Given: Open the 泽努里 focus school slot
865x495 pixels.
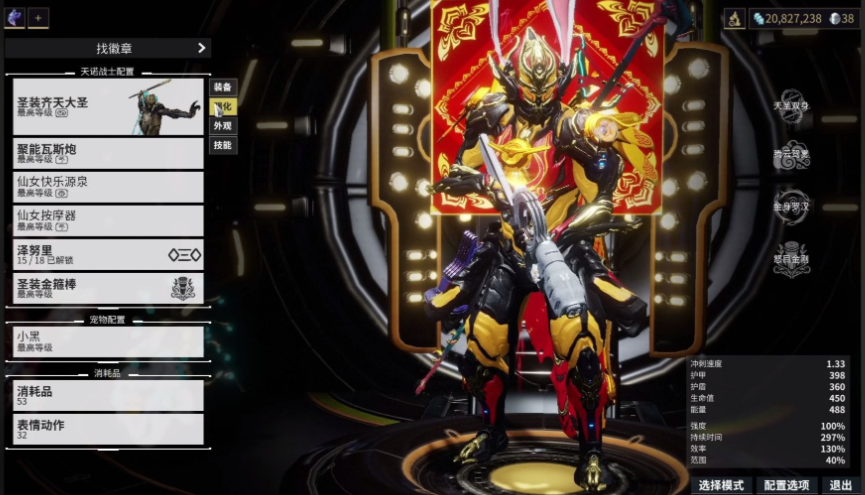Looking at the screenshot, I should 107,253.
